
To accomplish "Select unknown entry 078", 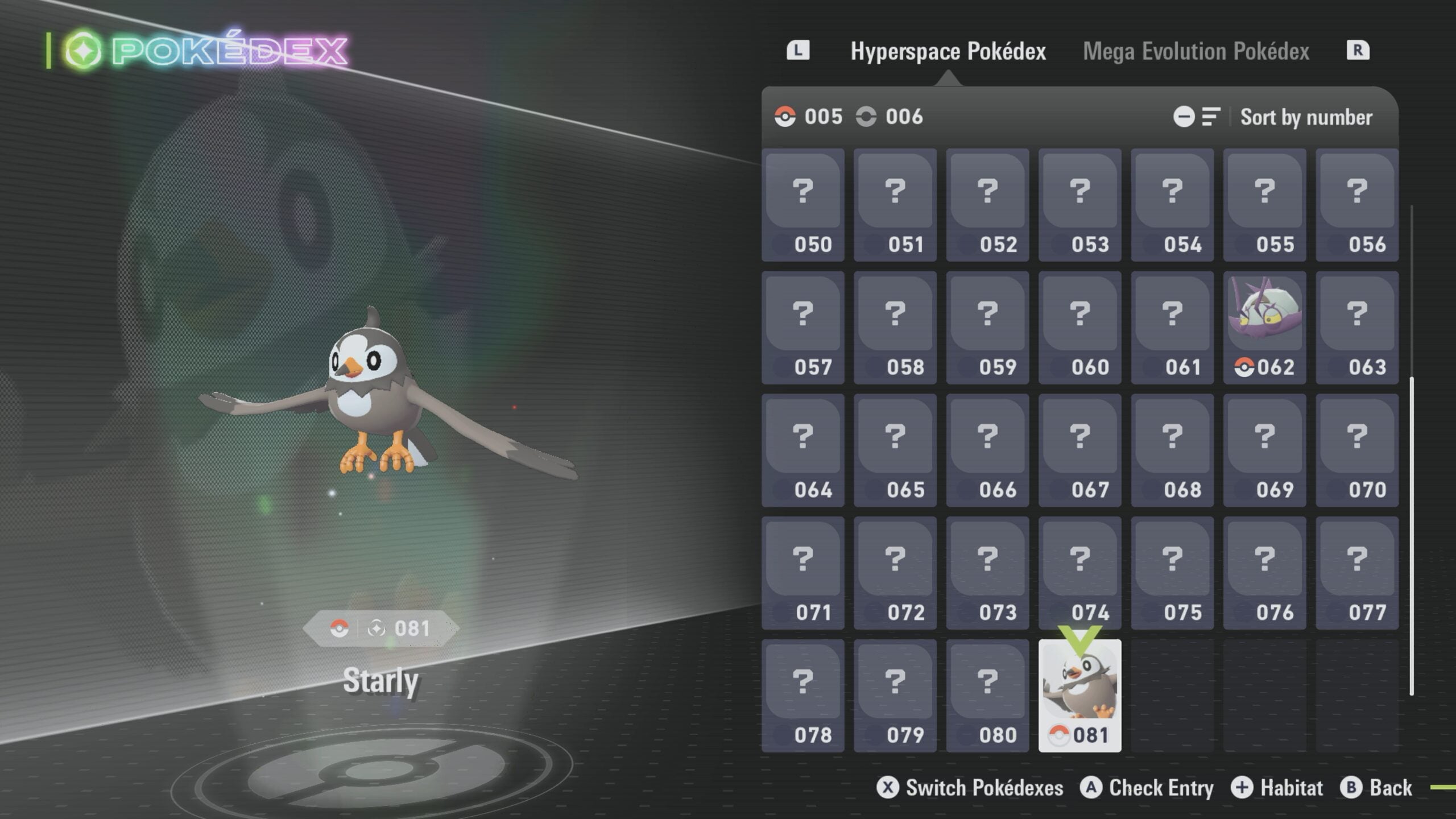I will tap(803, 695).
